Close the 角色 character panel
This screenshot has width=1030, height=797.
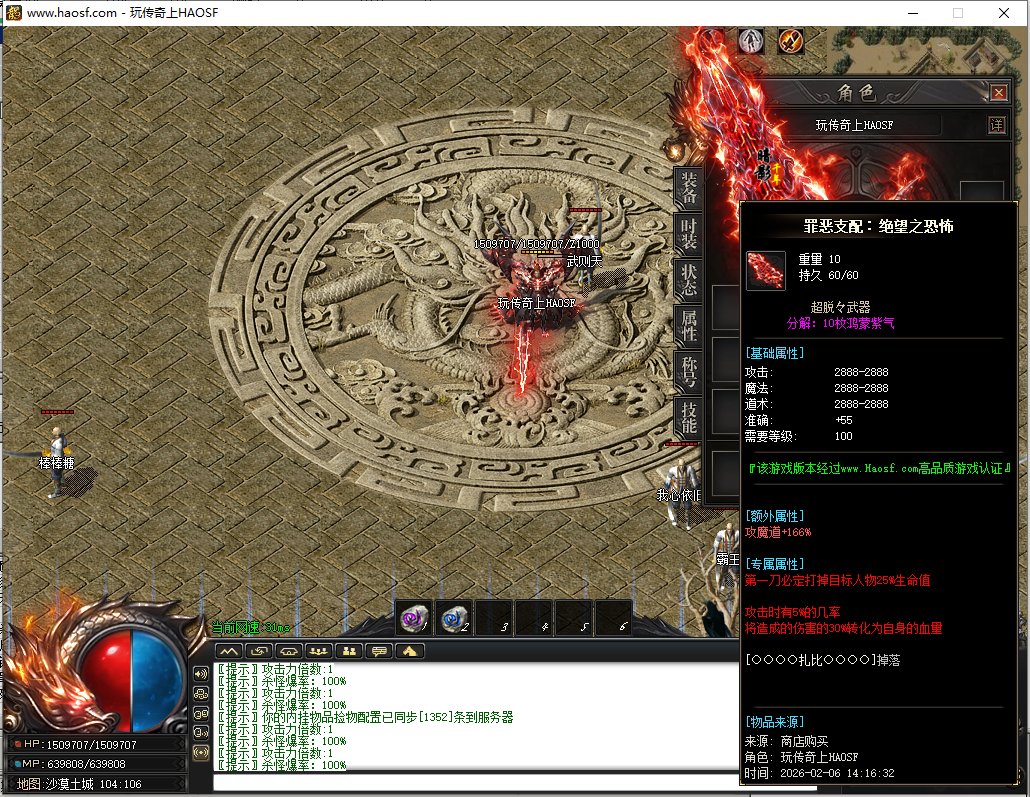point(998,93)
